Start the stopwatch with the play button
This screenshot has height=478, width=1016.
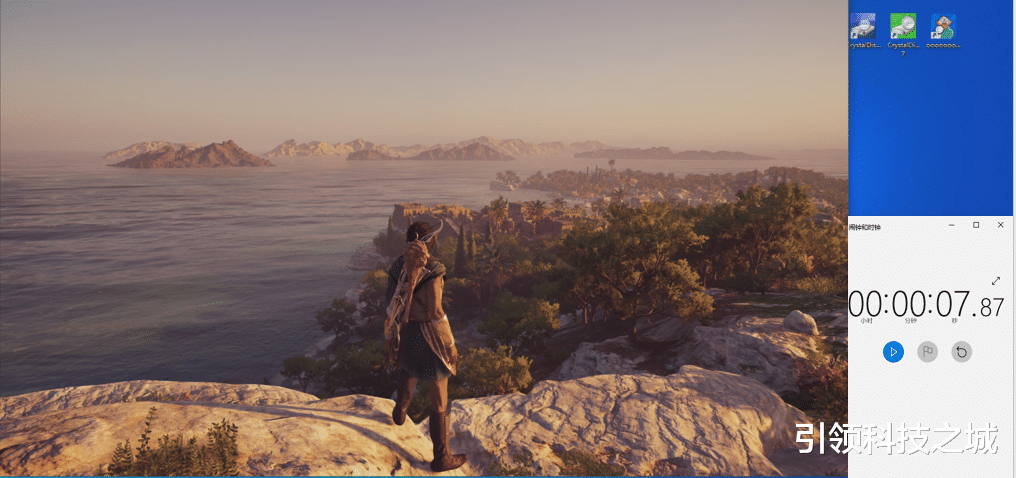click(x=894, y=351)
